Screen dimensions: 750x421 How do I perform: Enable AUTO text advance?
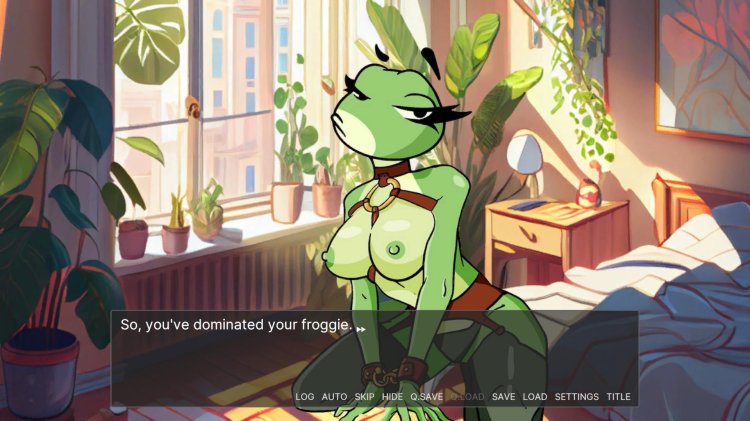coord(334,397)
